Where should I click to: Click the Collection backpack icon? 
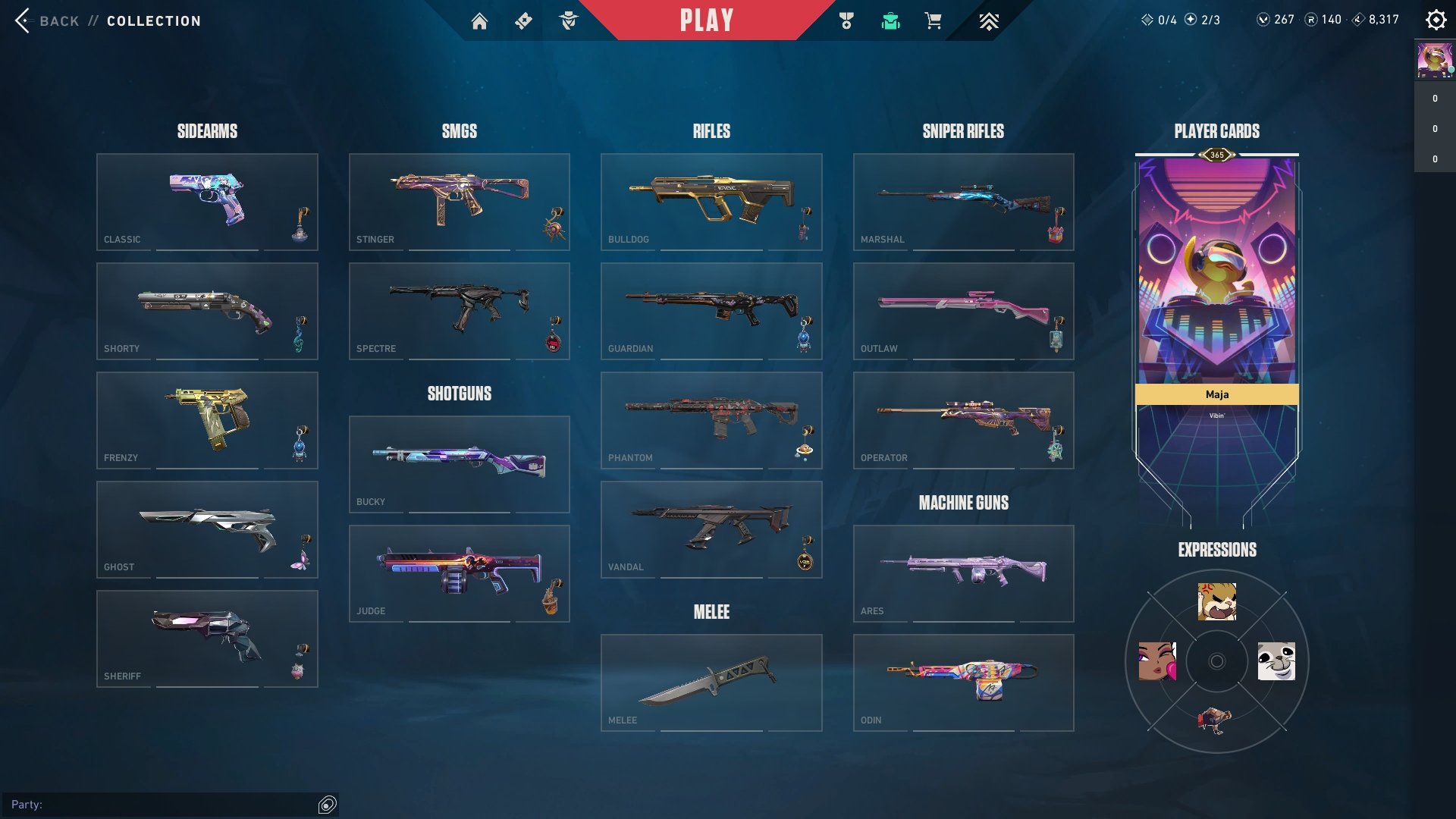point(891,21)
